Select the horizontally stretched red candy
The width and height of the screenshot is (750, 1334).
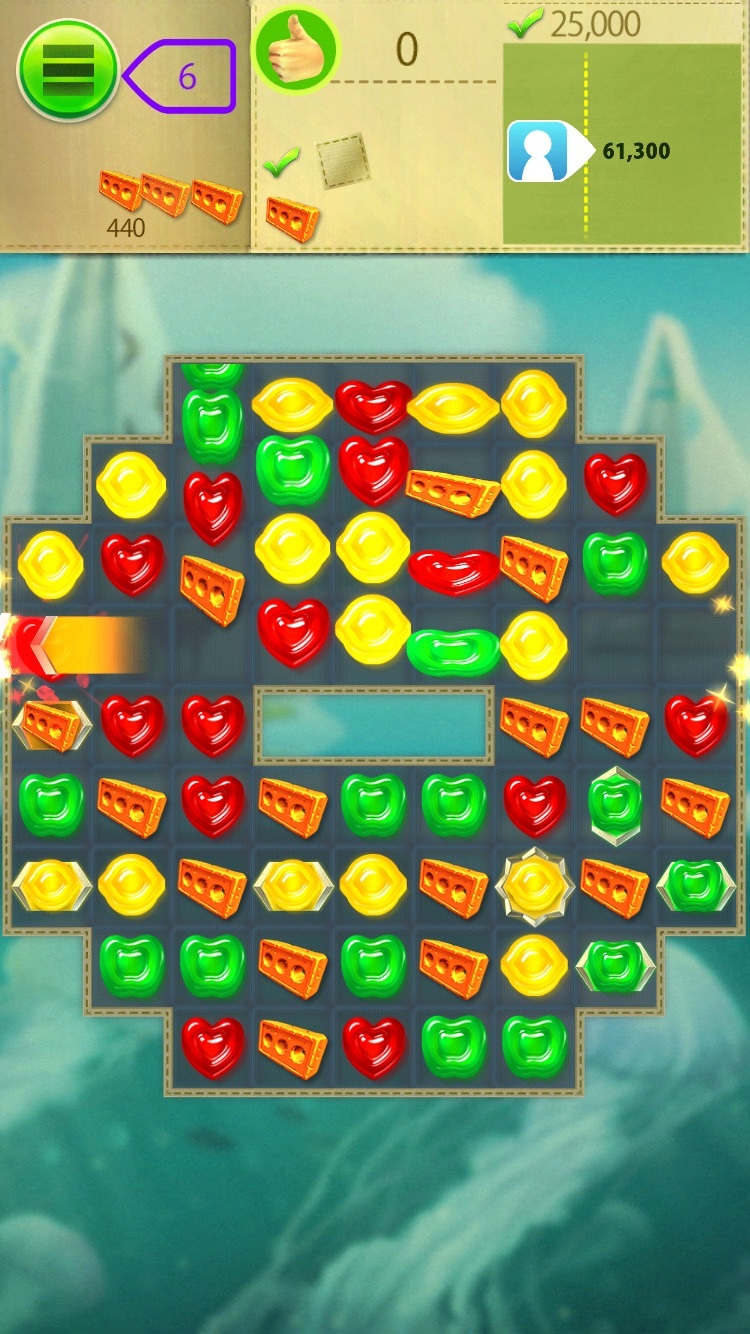tap(453, 569)
